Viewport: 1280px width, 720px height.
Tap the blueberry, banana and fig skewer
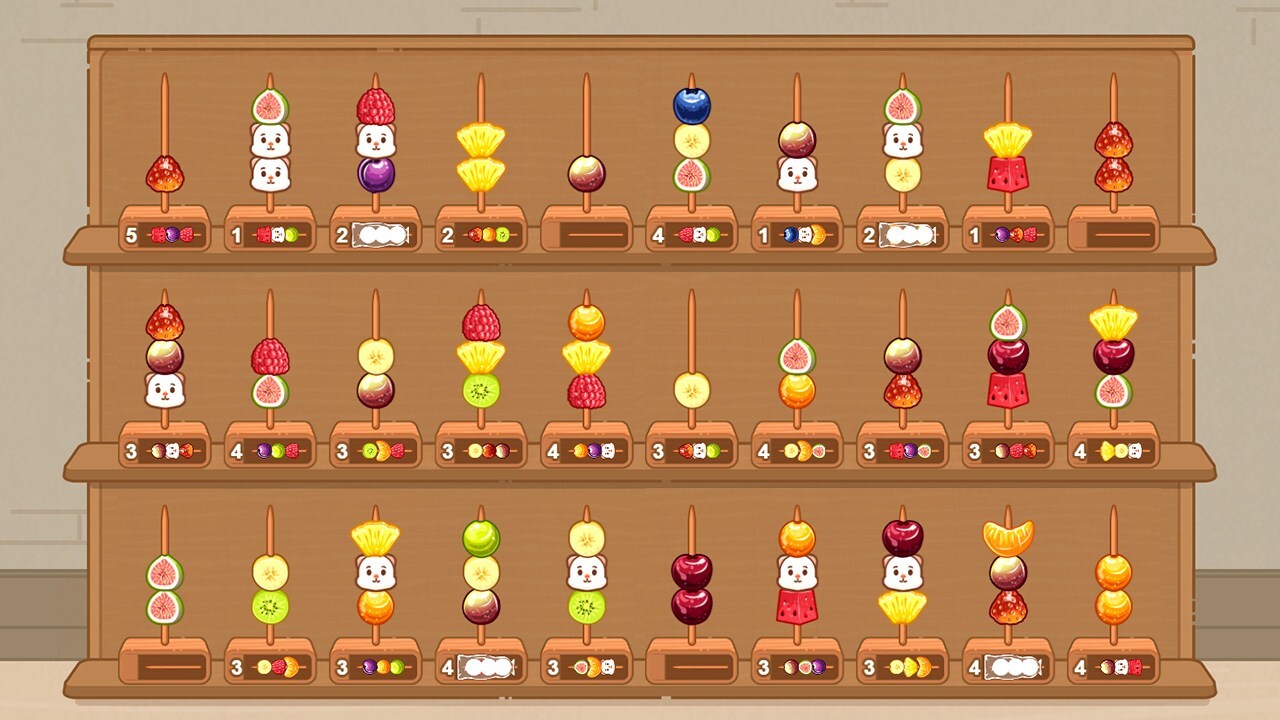(691, 140)
